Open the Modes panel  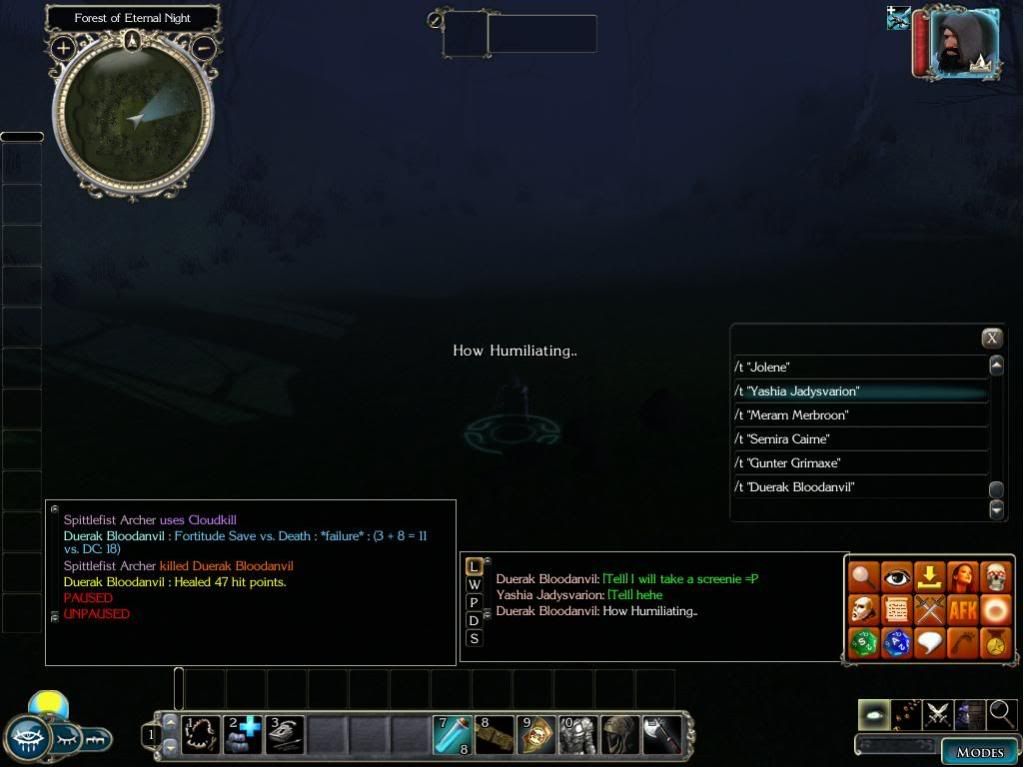coord(979,752)
